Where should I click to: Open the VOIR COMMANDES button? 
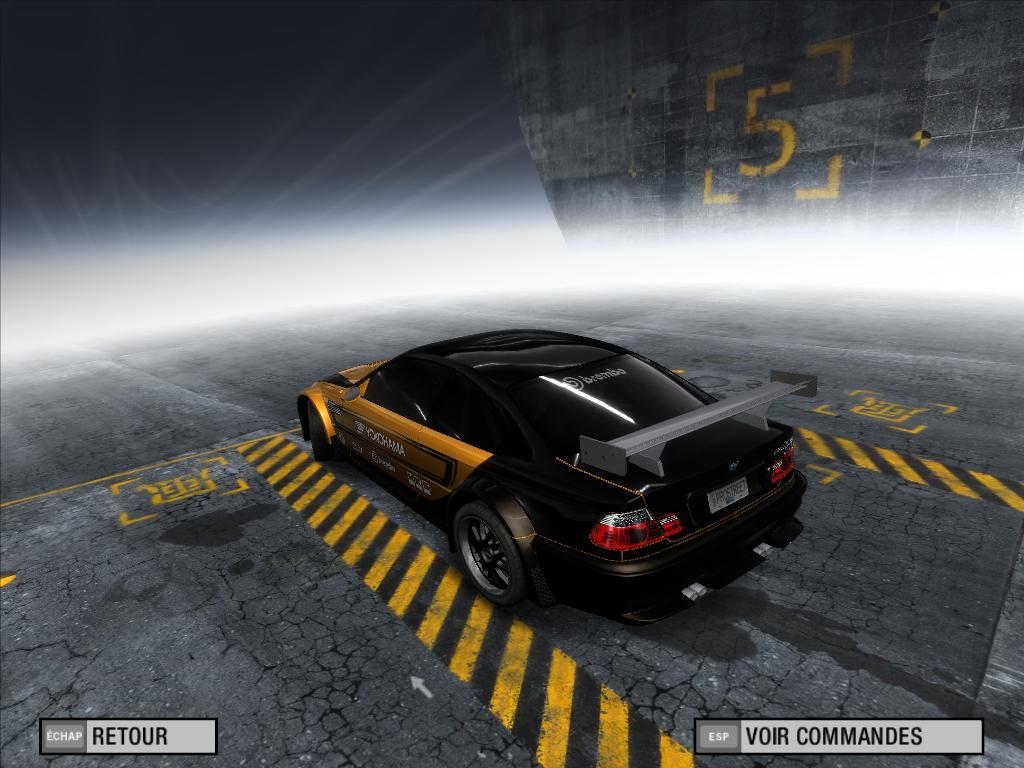coord(838,737)
